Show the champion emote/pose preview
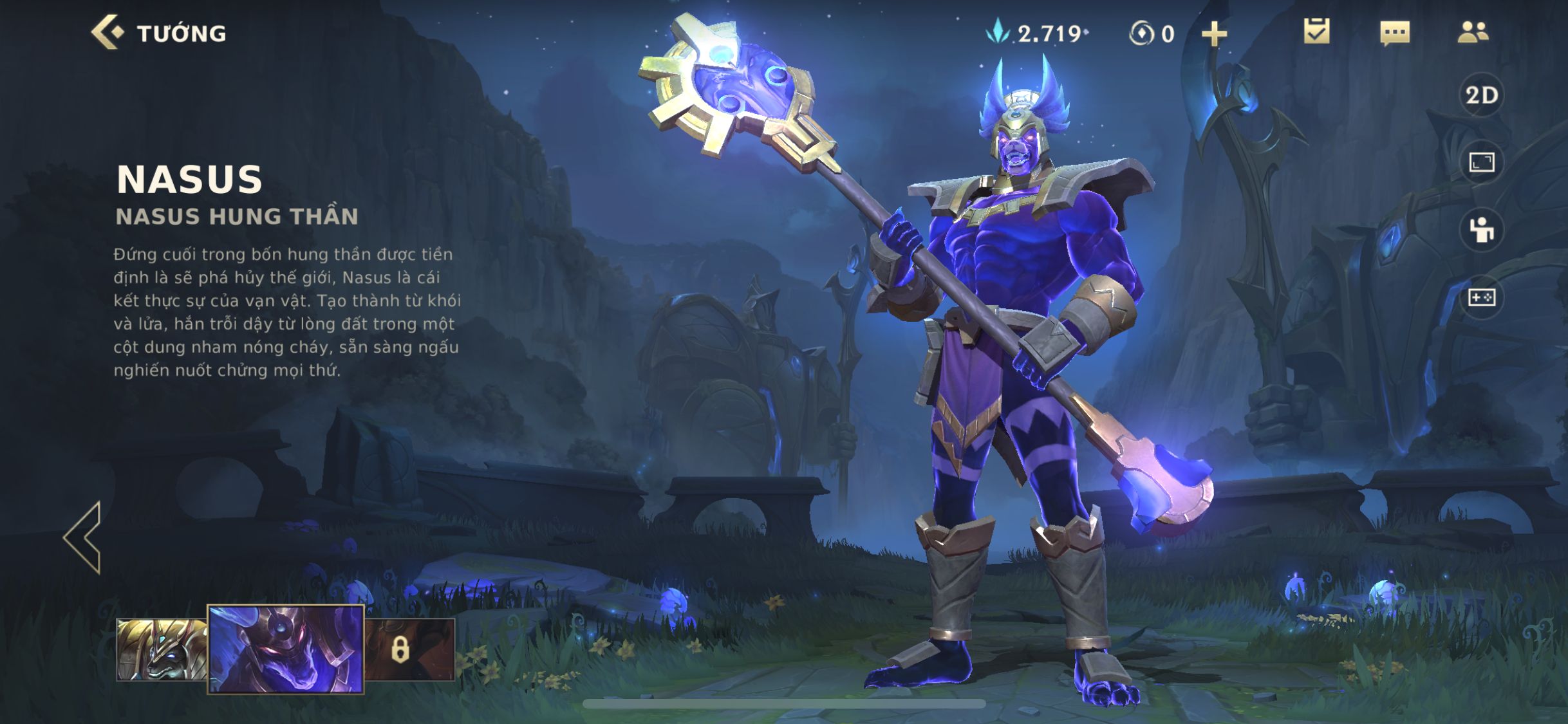1568x724 pixels. coord(1481,230)
